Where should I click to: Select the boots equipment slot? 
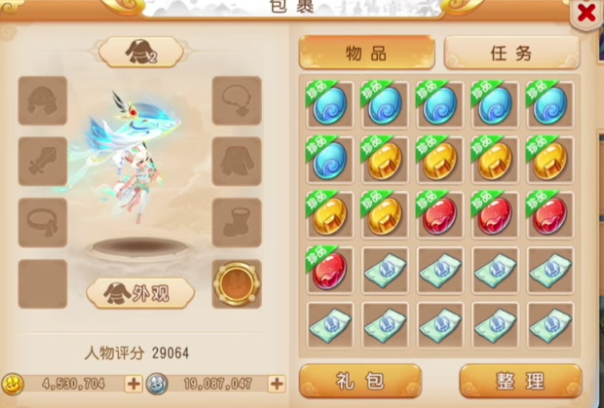click(x=237, y=222)
